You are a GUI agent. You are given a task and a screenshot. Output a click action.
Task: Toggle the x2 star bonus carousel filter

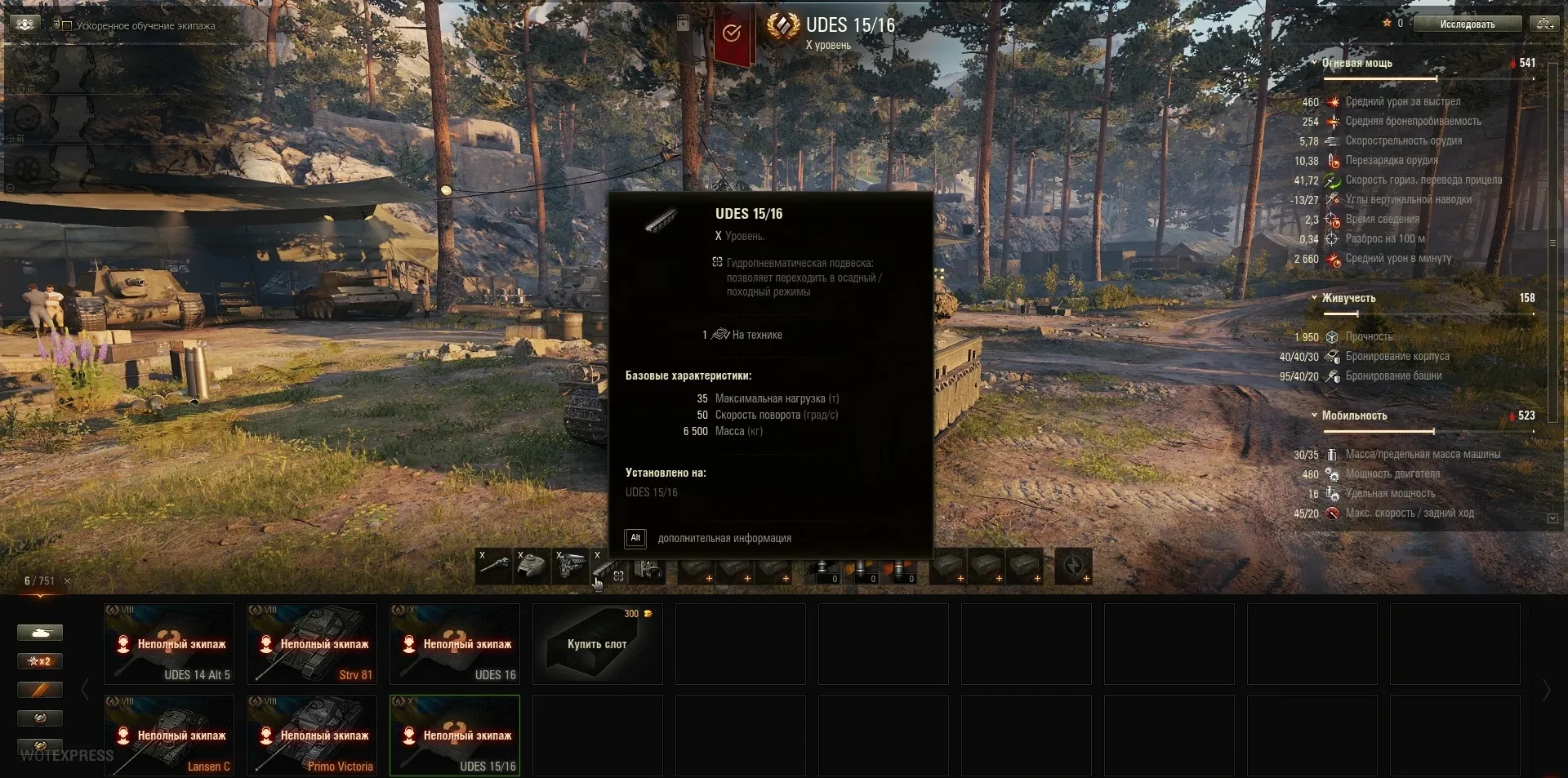pos(40,661)
